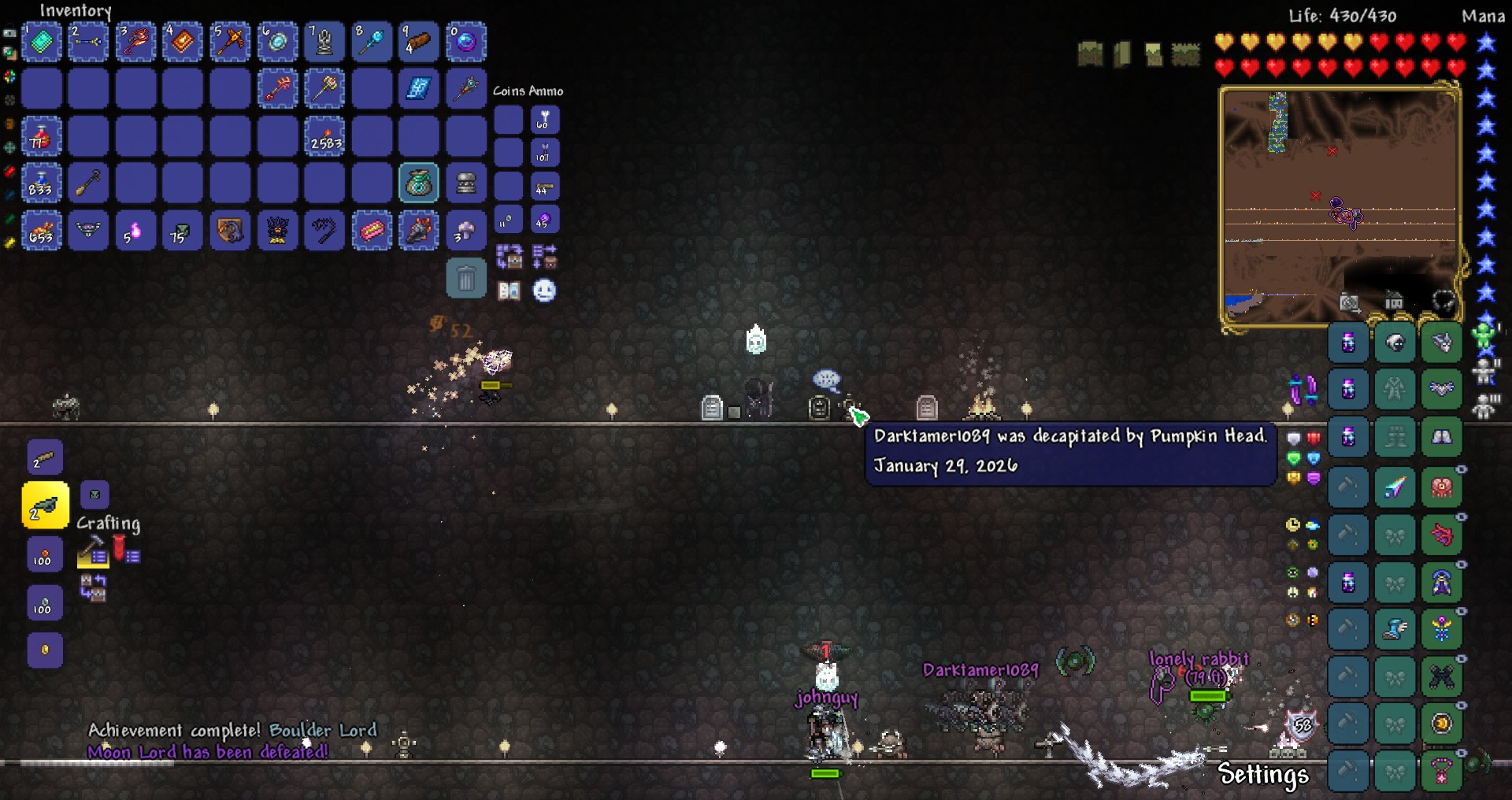Choose the pickaxe in hotbar slot 5

230,42
